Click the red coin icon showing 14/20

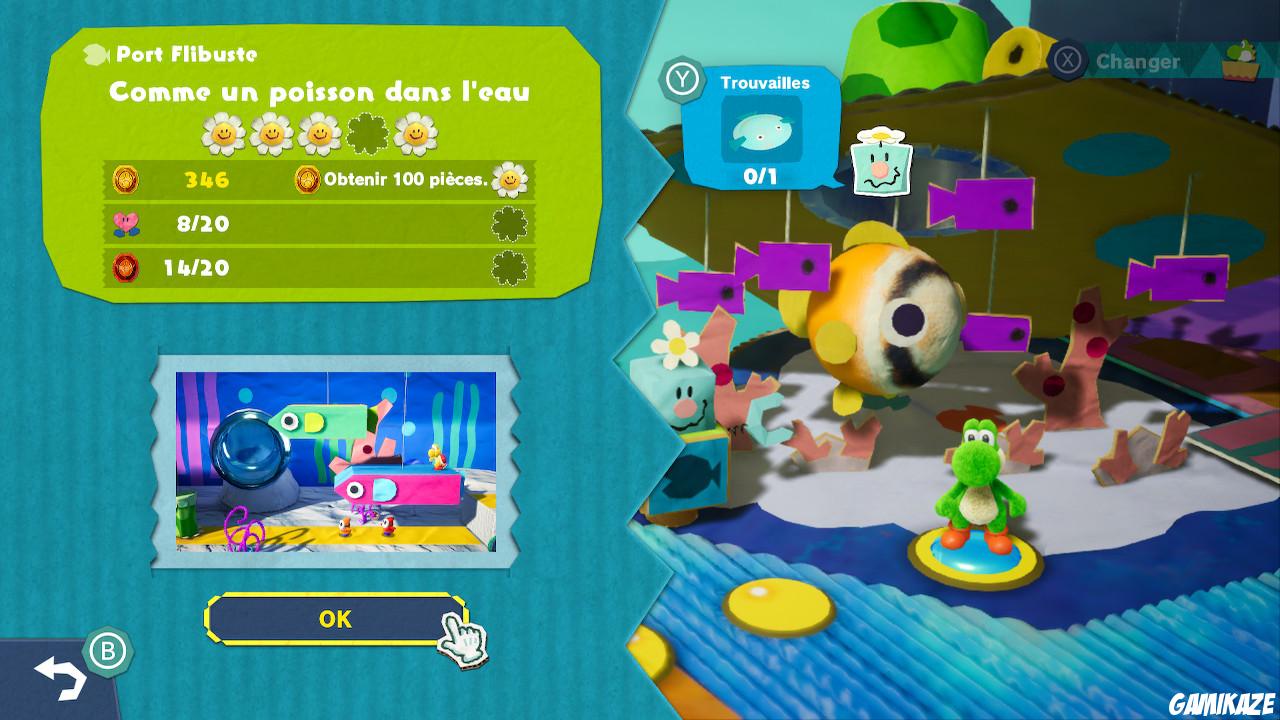[x=126, y=268]
